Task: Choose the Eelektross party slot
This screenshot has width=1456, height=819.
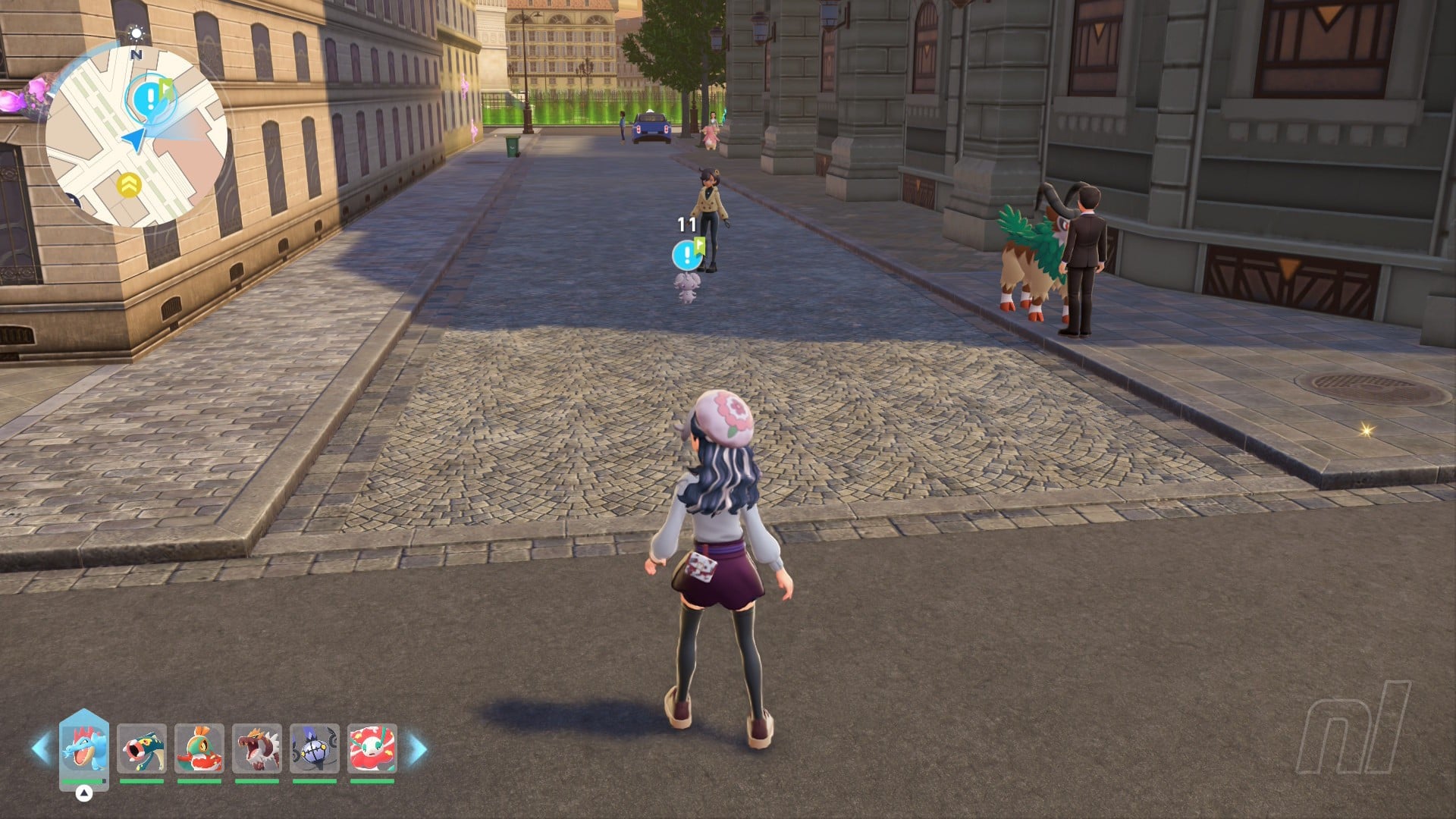Action: [142, 748]
